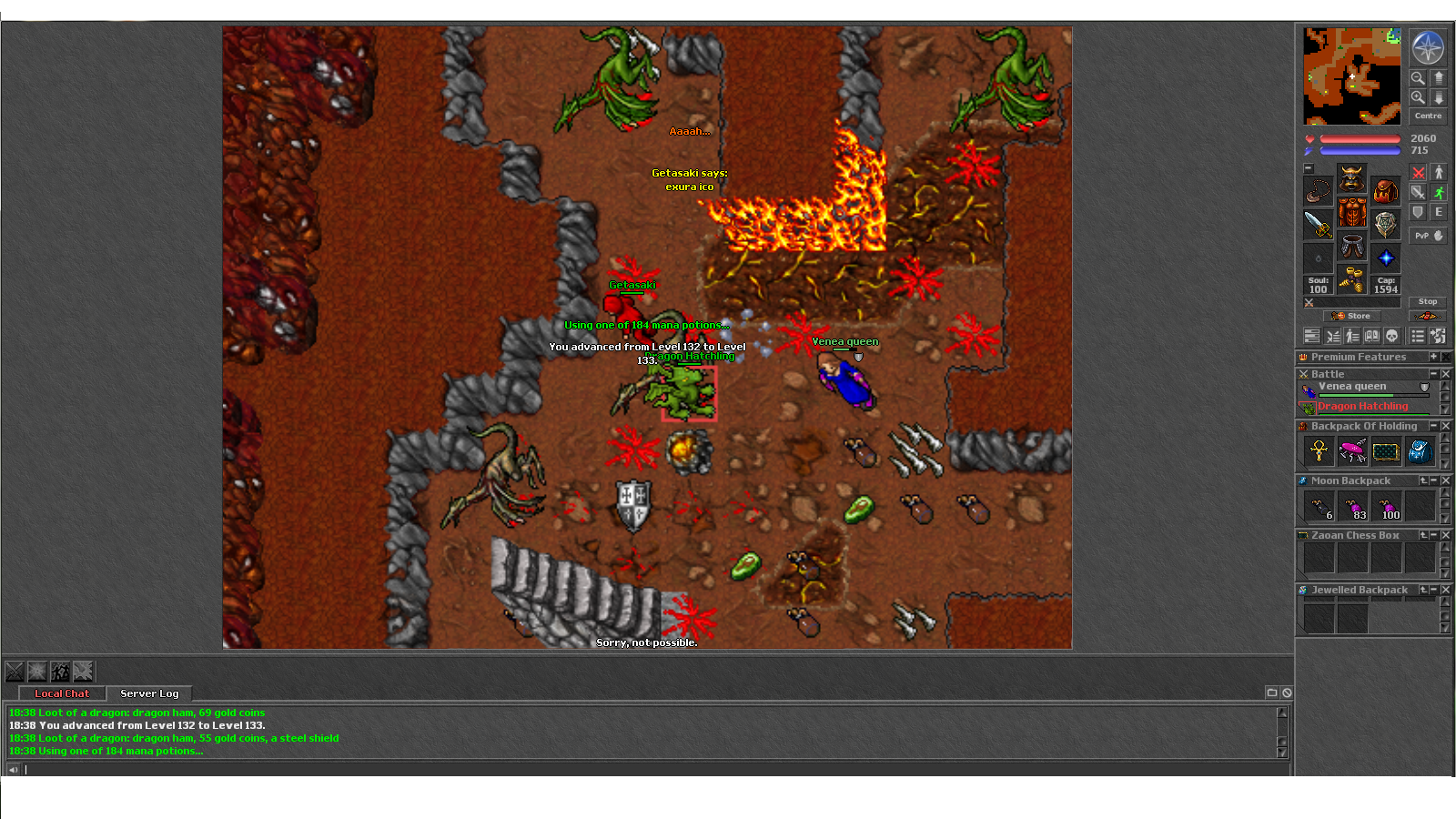Click the skull icon in the bottom toolbar
The height and width of the screenshot is (819, 1456).
pyautogui.click(x=1390, y=335)
